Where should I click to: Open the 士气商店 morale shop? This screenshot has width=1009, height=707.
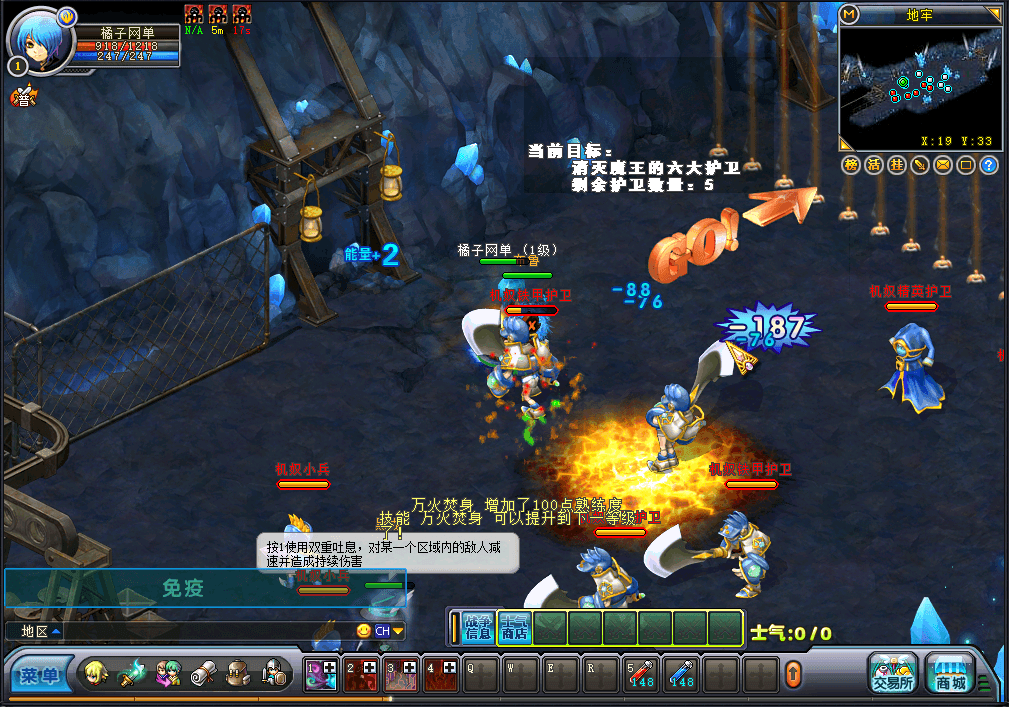(514, 627)
